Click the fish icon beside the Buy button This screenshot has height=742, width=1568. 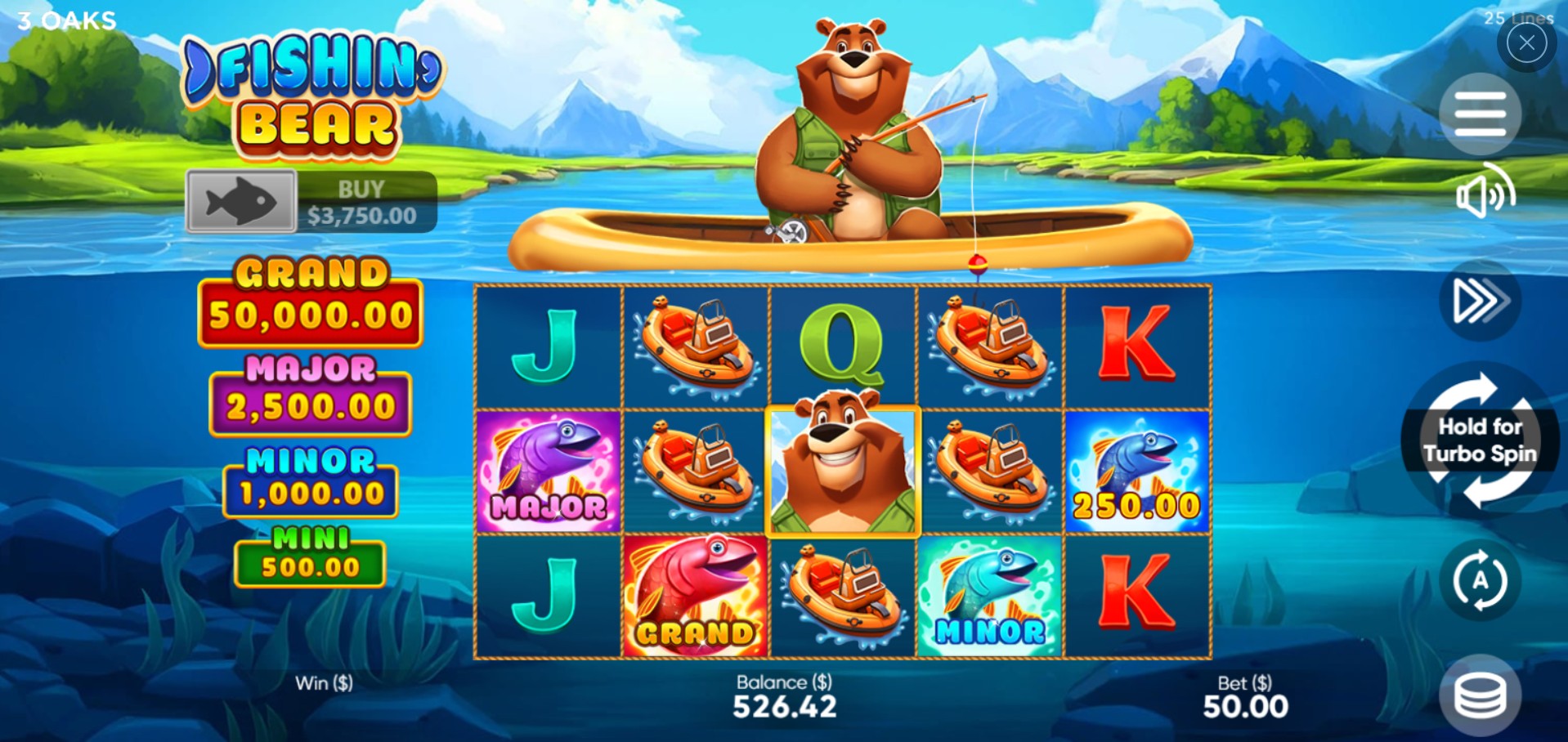point(242,201)
